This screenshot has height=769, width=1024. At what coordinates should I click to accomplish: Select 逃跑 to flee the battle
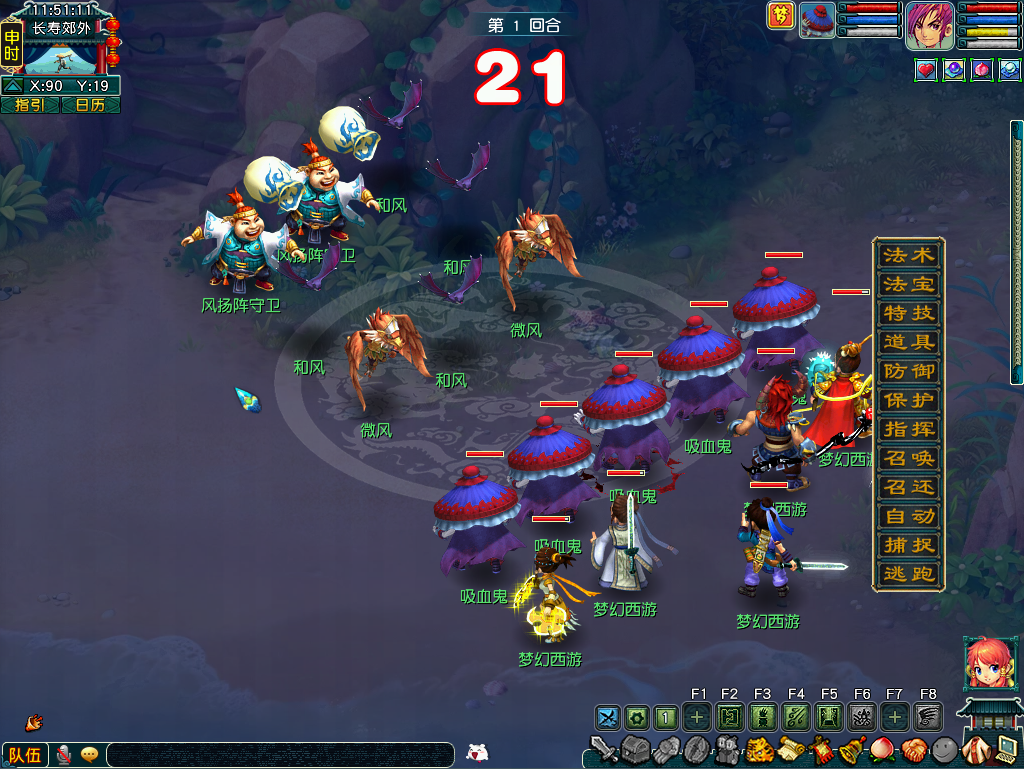(908, 575)
